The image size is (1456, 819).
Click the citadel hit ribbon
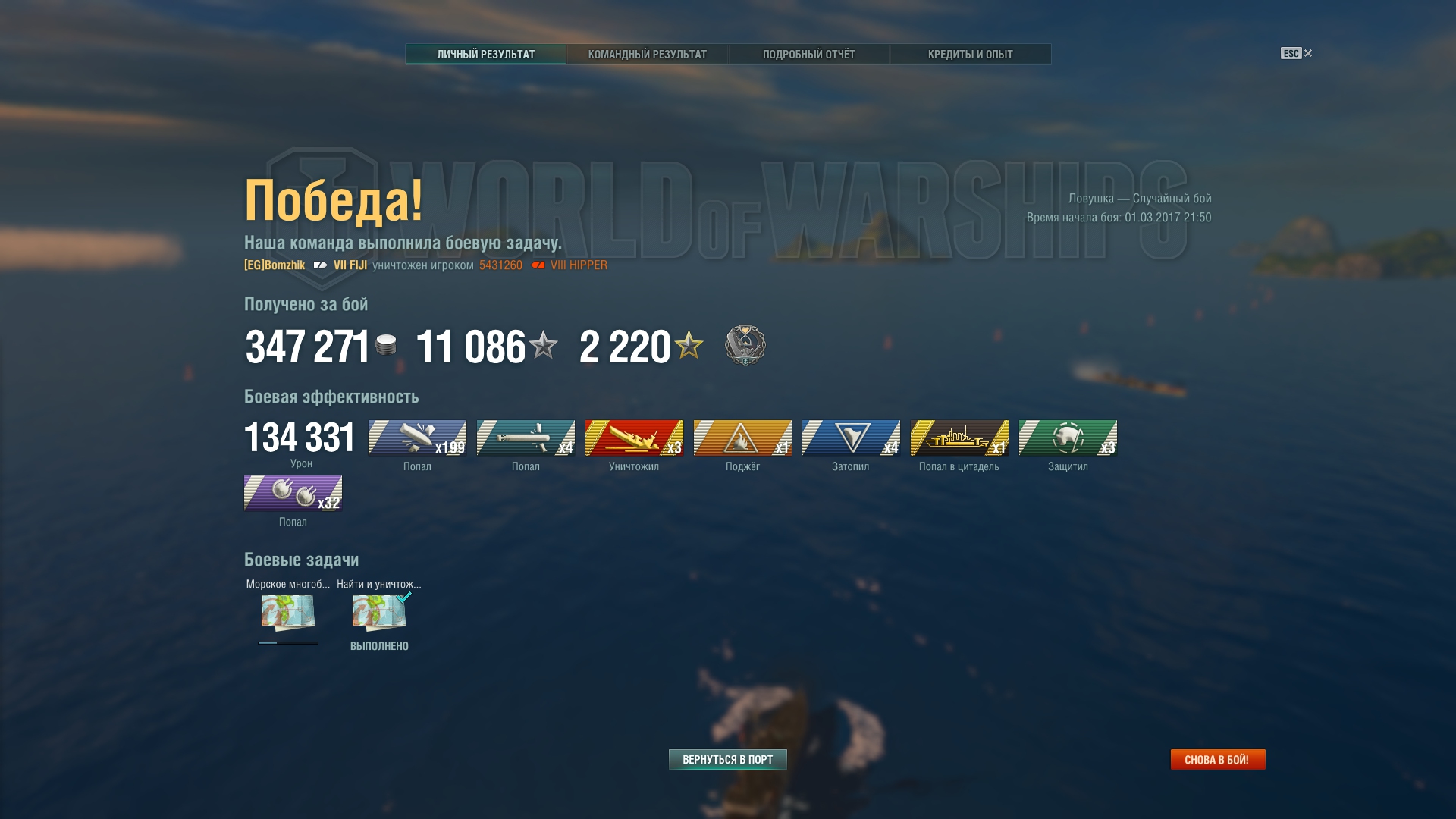point(959,438)
